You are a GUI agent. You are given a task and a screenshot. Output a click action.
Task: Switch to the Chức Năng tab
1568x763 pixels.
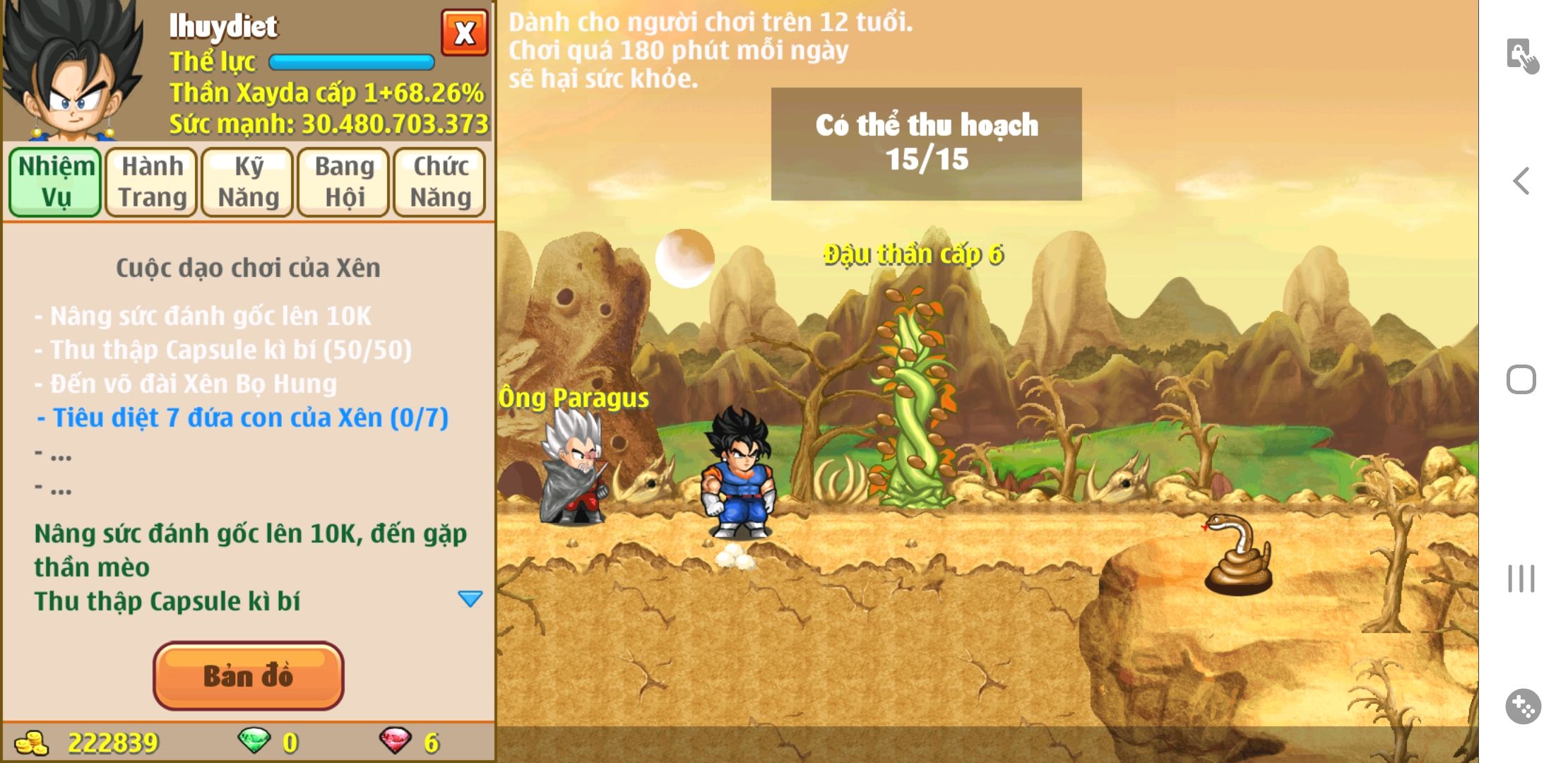coord(440,182)
